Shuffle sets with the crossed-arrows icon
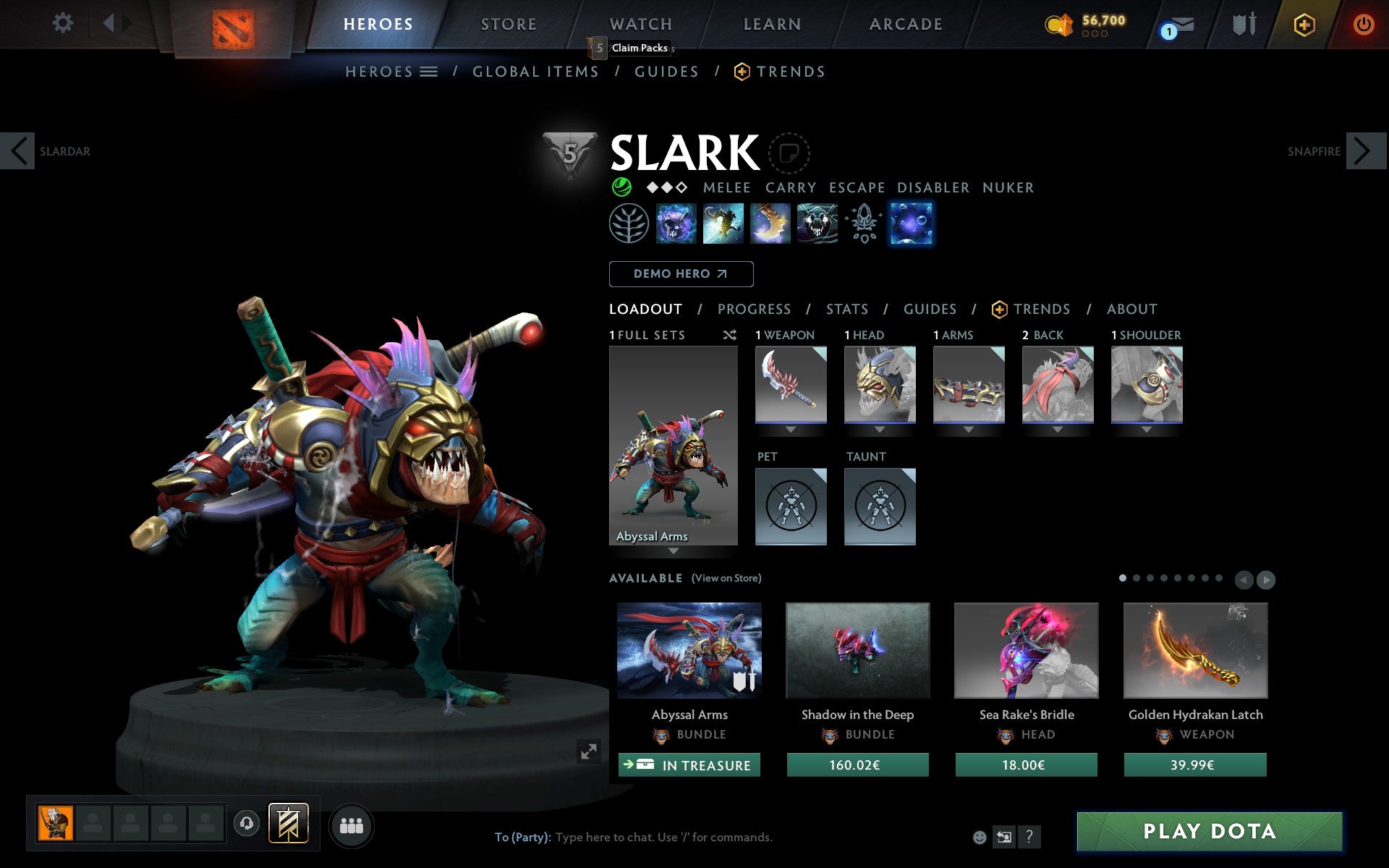The image size is (1389, 868). (729, 335)
